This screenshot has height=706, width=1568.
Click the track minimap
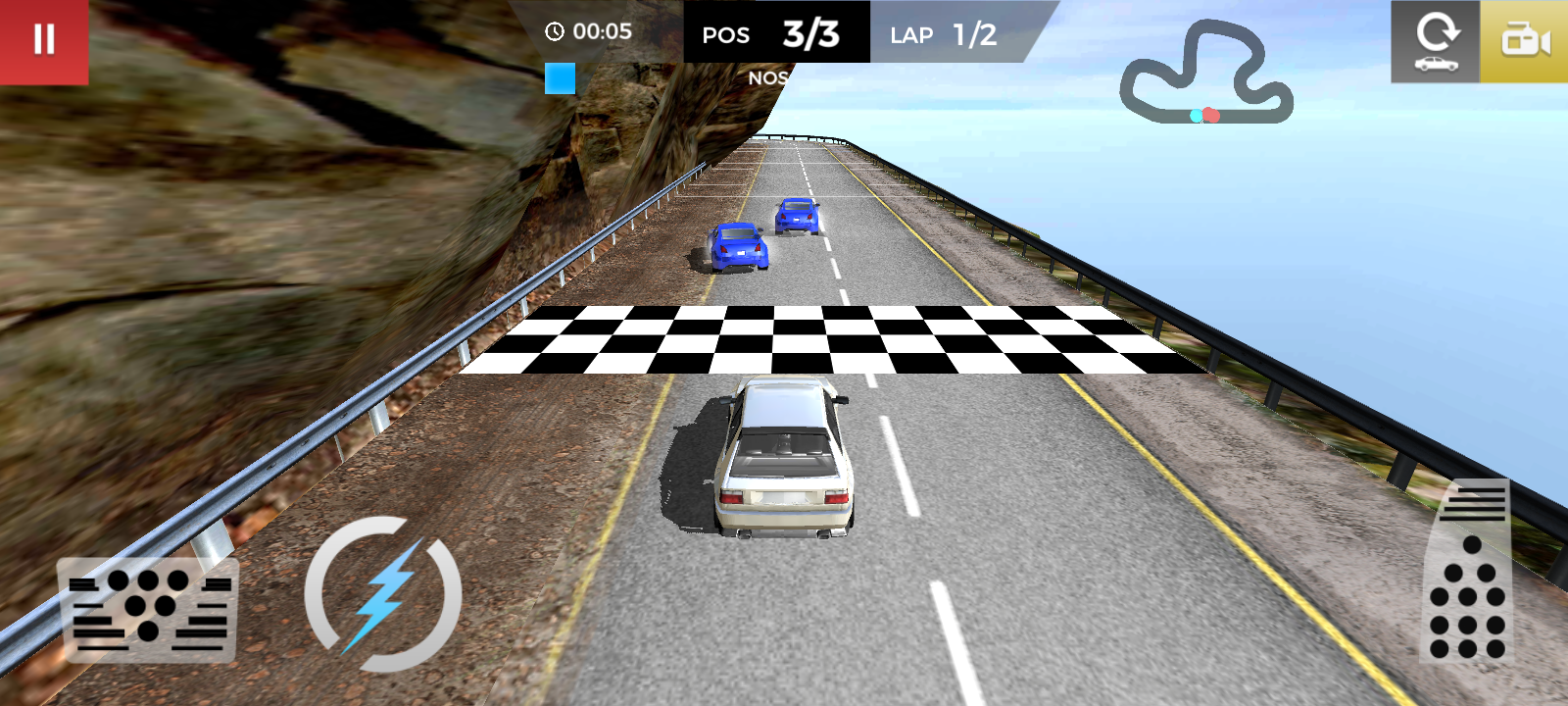pos(1207,76)
